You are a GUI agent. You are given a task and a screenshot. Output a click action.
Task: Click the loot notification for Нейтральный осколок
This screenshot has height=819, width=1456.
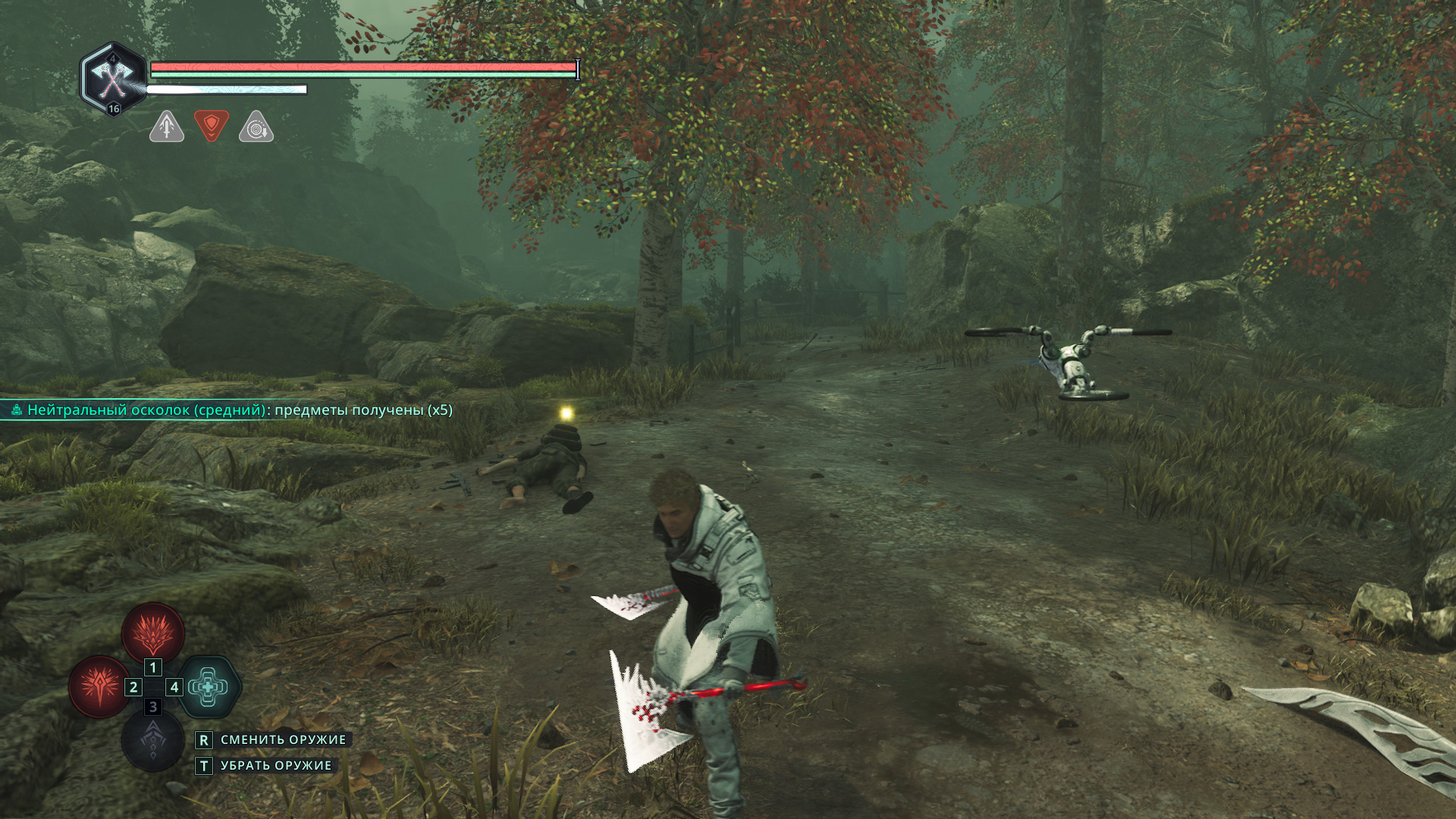tap(232, 410)
